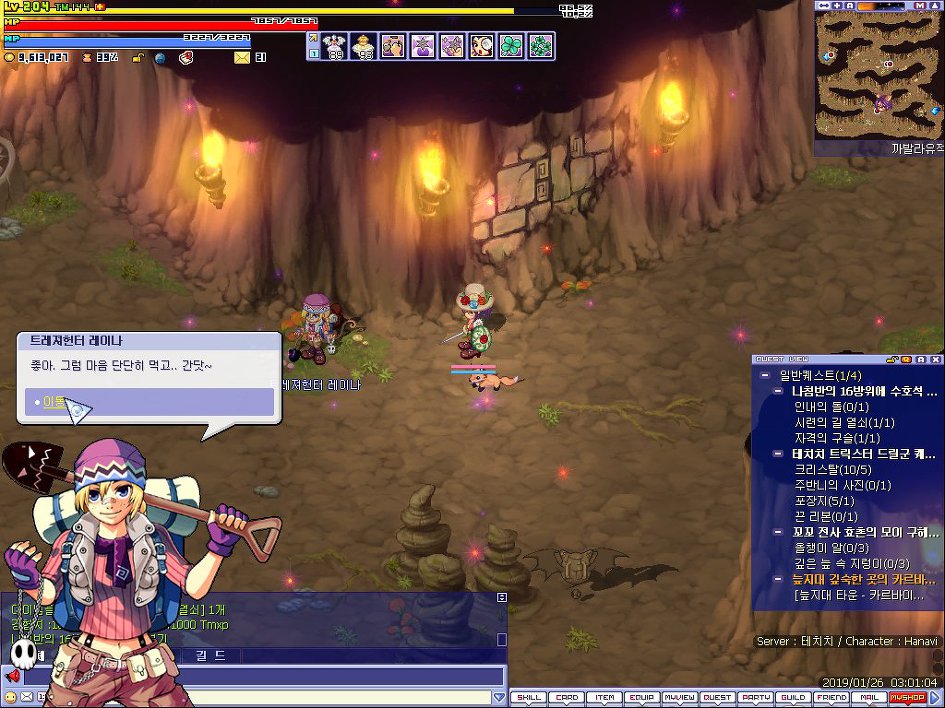
Task: Click the yellow mail envelope icon
Action: click(x=242, y=58)
